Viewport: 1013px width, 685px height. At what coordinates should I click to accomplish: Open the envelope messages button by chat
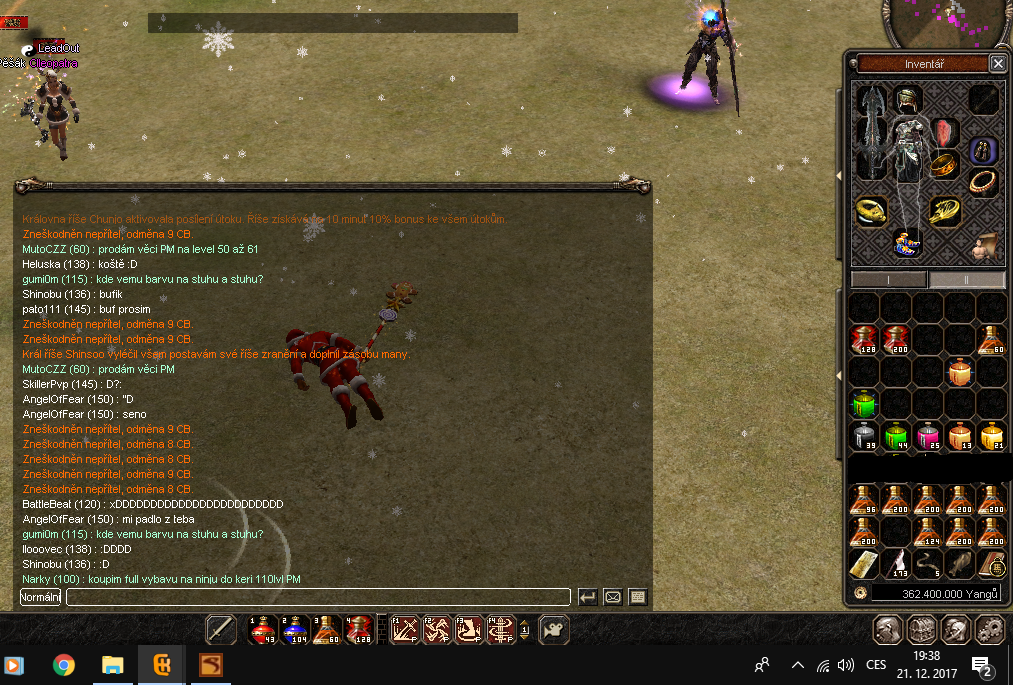[612, 597]
